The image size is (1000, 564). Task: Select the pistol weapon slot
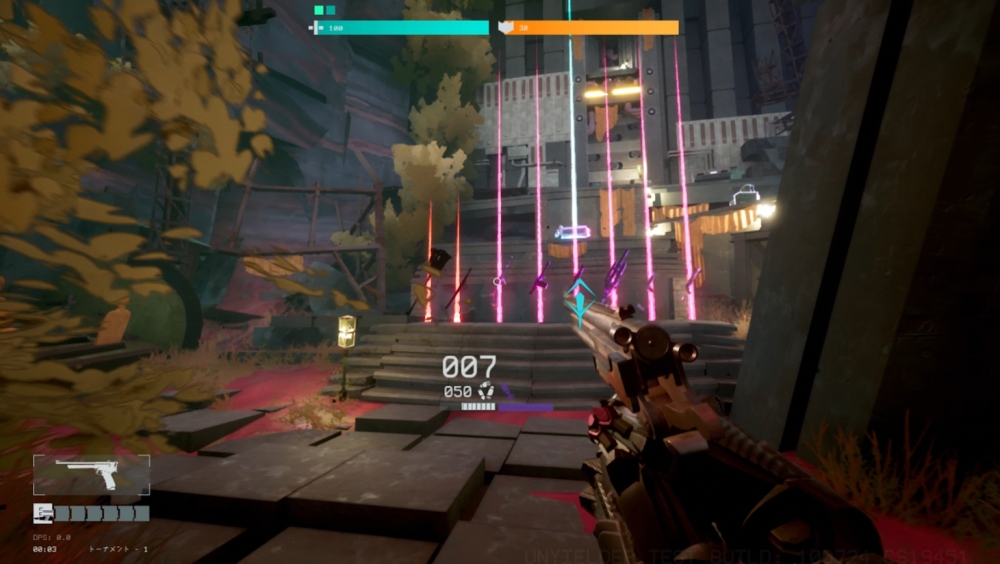91,475
